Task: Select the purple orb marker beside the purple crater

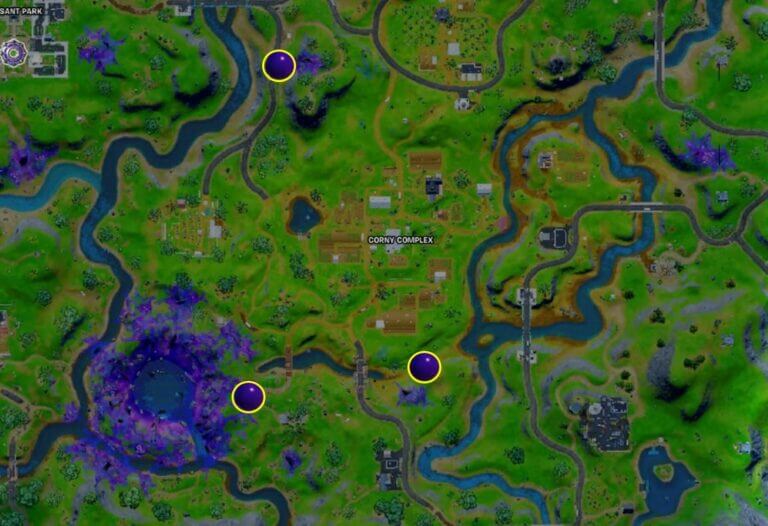Action: coord(248,397)
